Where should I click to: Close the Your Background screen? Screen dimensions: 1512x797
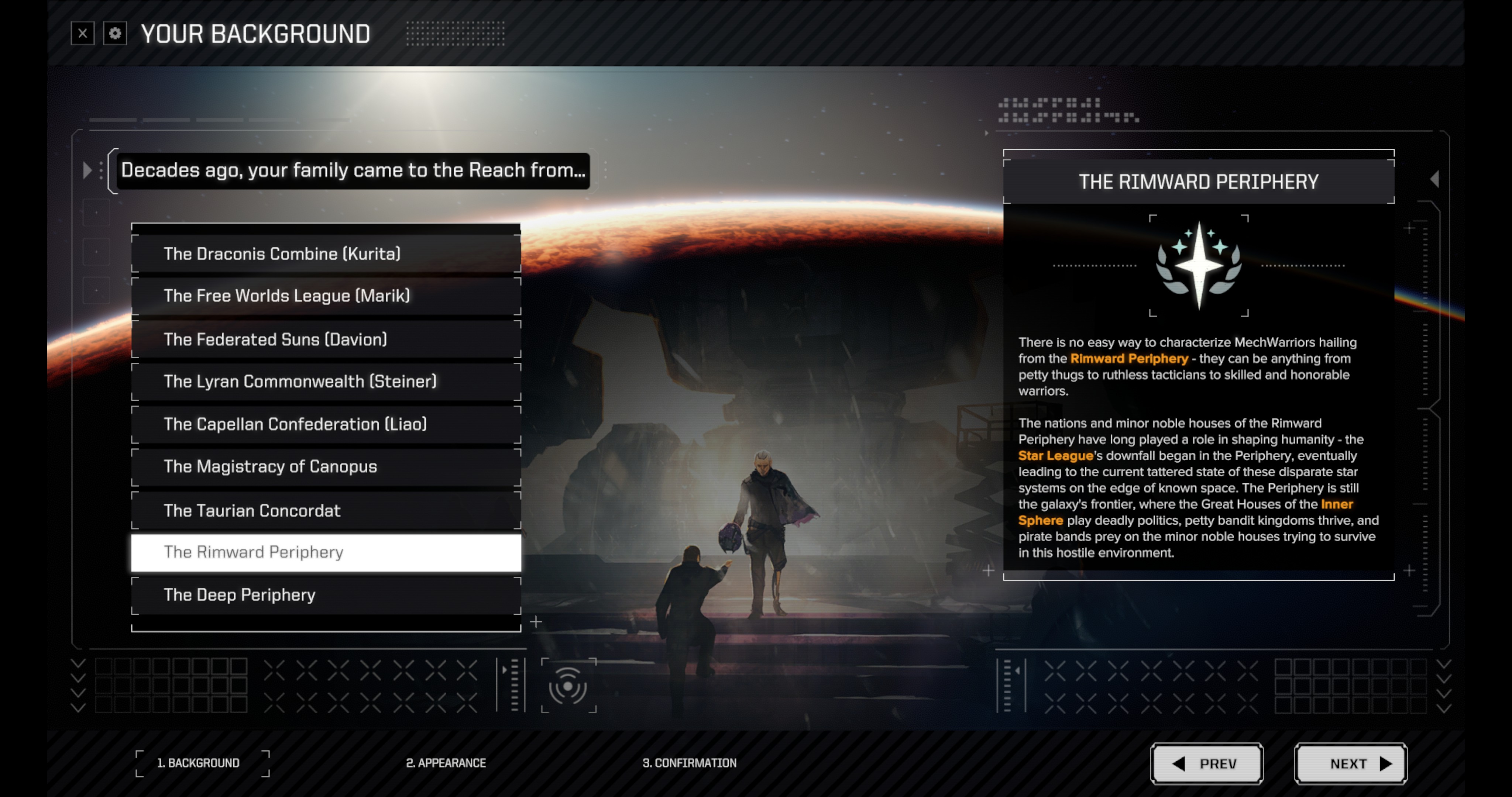(x=83, y=34)
